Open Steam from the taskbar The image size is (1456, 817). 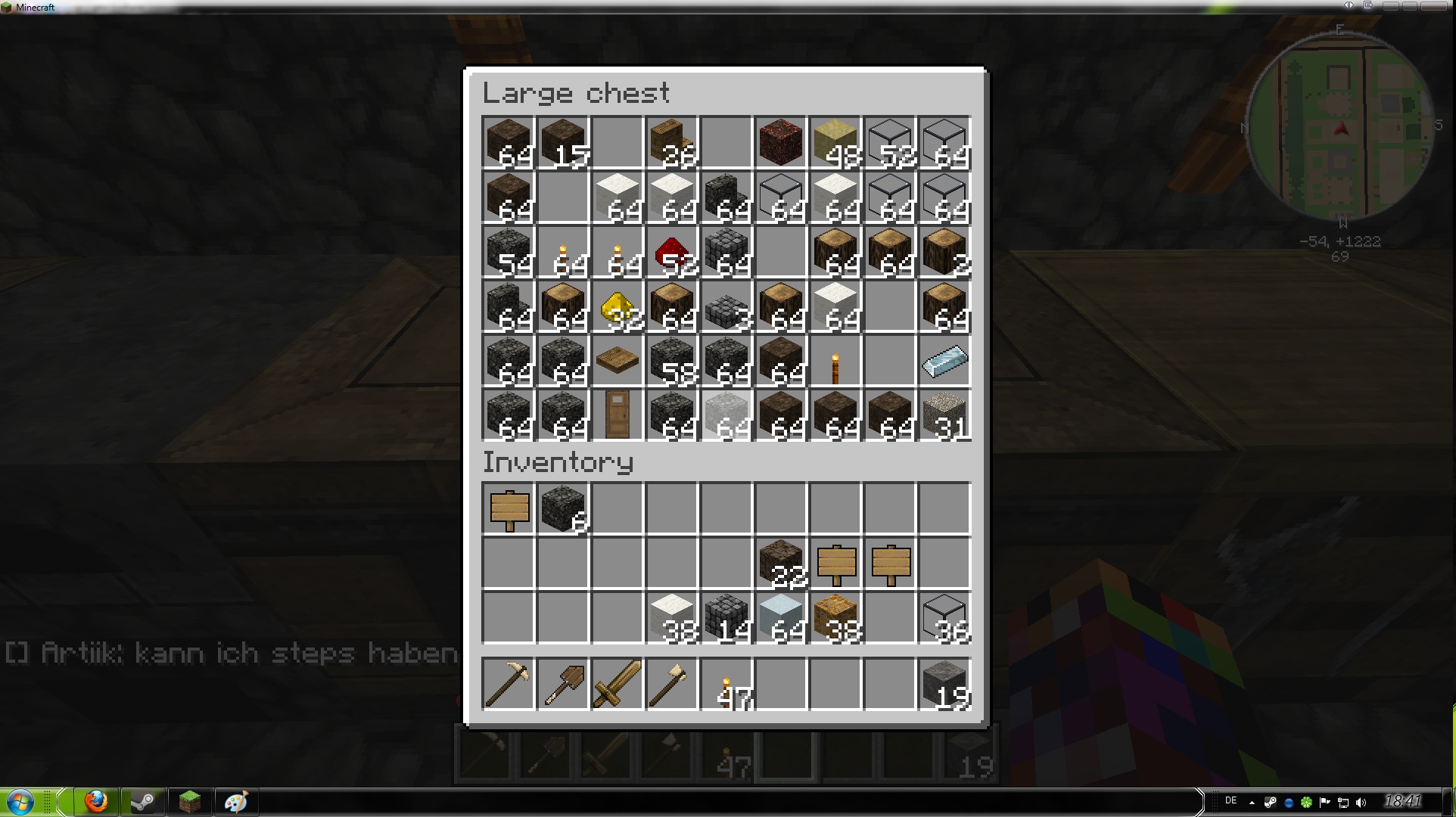pos(143,801)
